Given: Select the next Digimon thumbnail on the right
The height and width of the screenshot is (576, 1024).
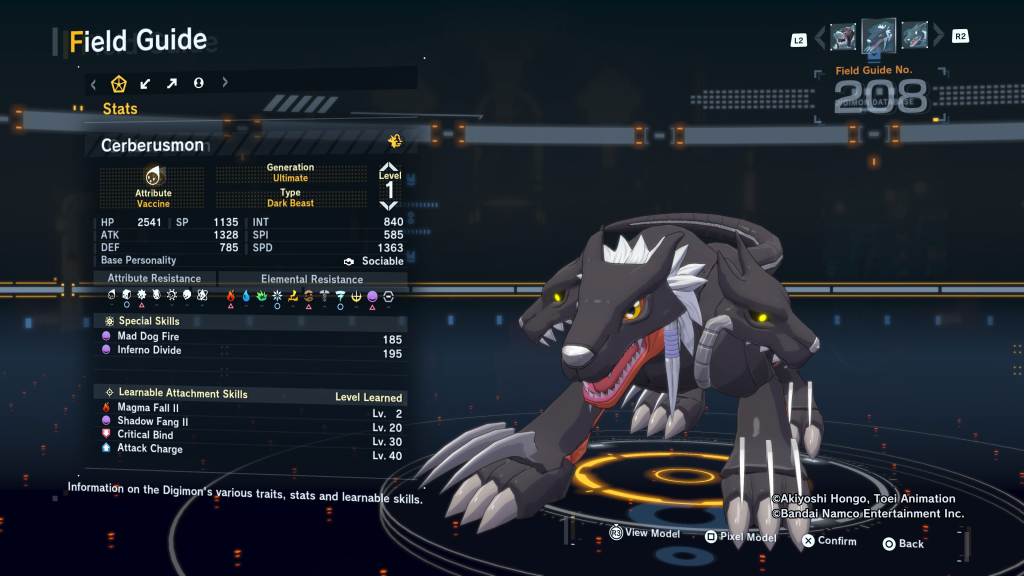Looking at the screenshot, I should 913,37.
